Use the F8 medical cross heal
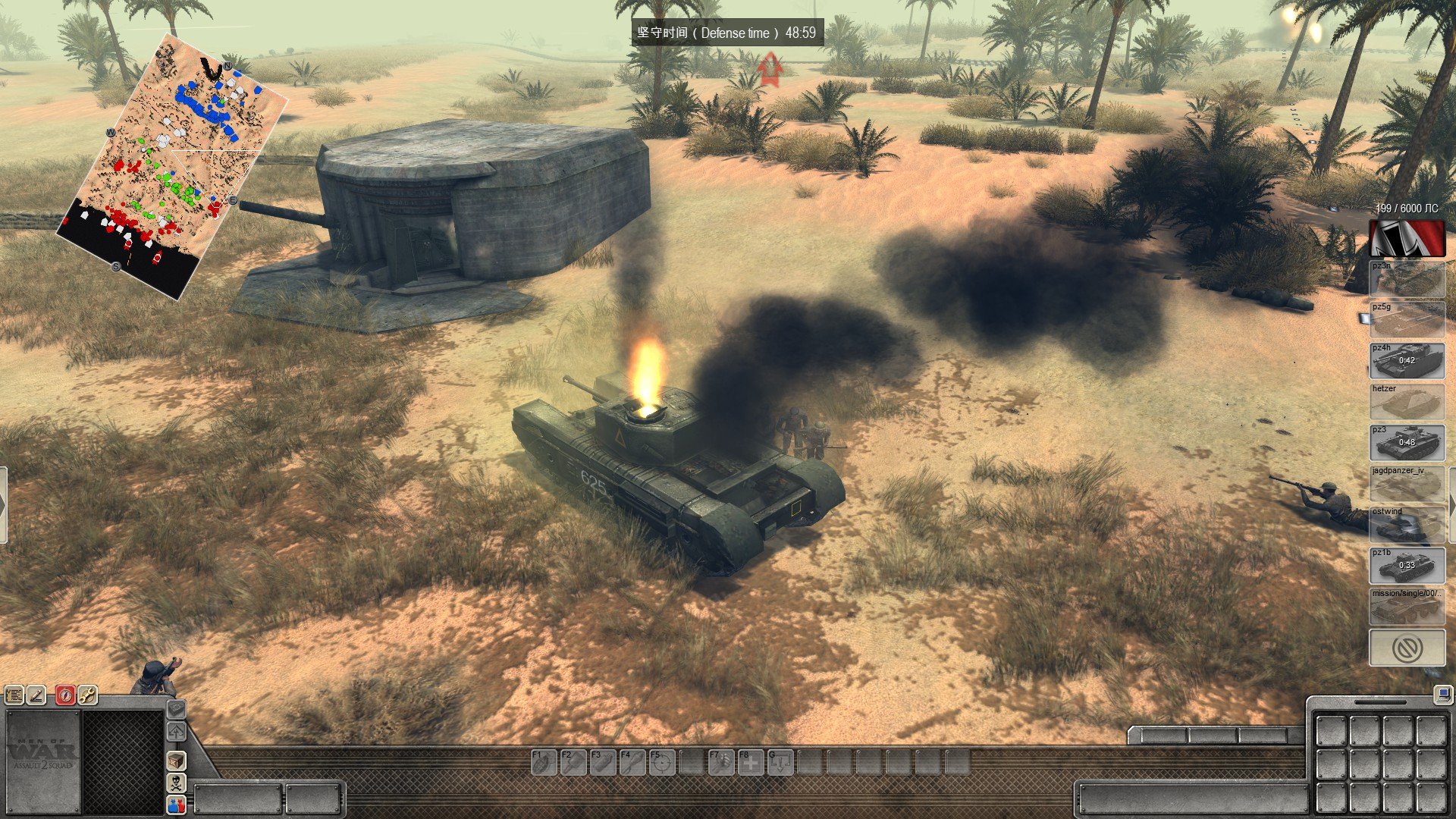This screenshot has width=1456, height=819. [750, 762]
